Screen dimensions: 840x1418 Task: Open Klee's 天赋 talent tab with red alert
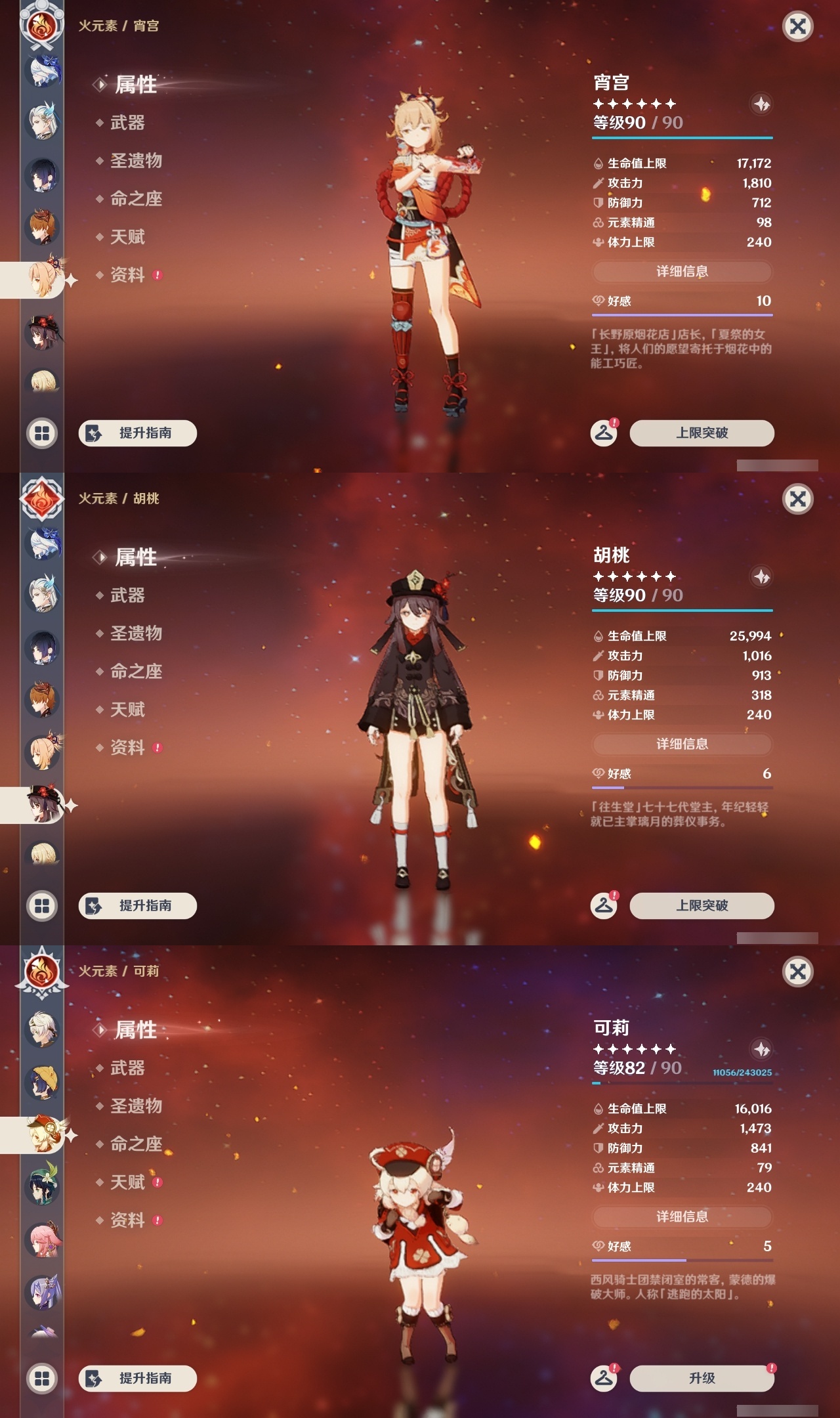click(129, 1182)
